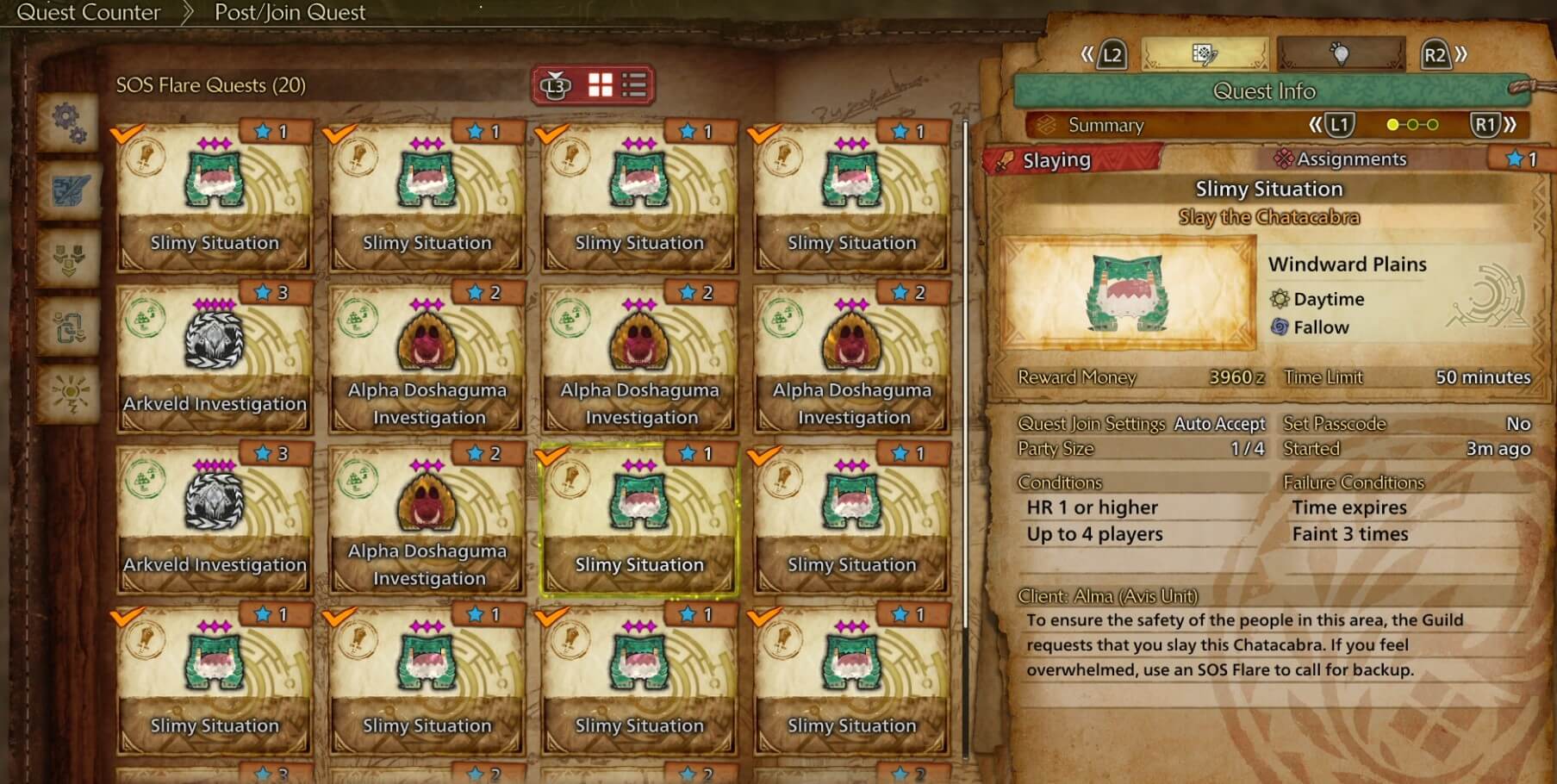Viewport: 1557px width, 784px height.
Task: Click the Quest Join Settings Auto Accept option
Action: 1218,424
